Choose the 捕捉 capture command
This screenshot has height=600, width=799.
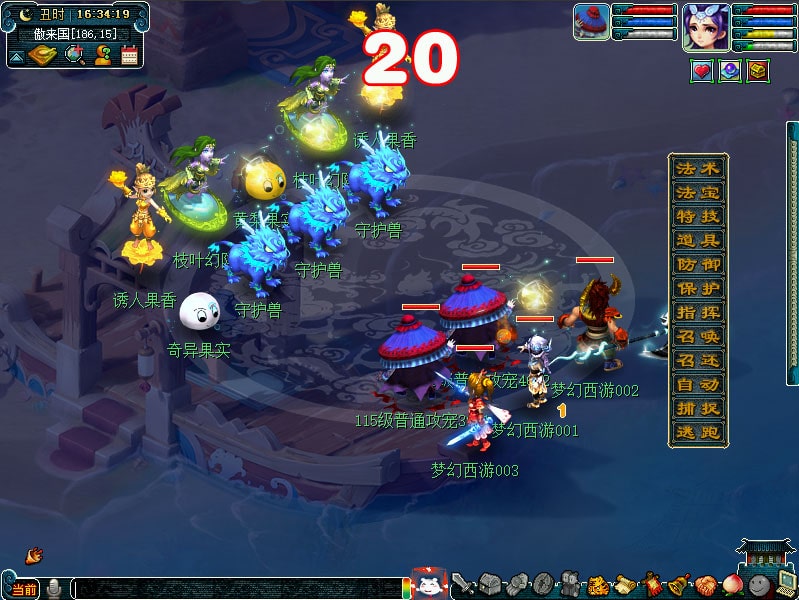click(x=697, y=409)
